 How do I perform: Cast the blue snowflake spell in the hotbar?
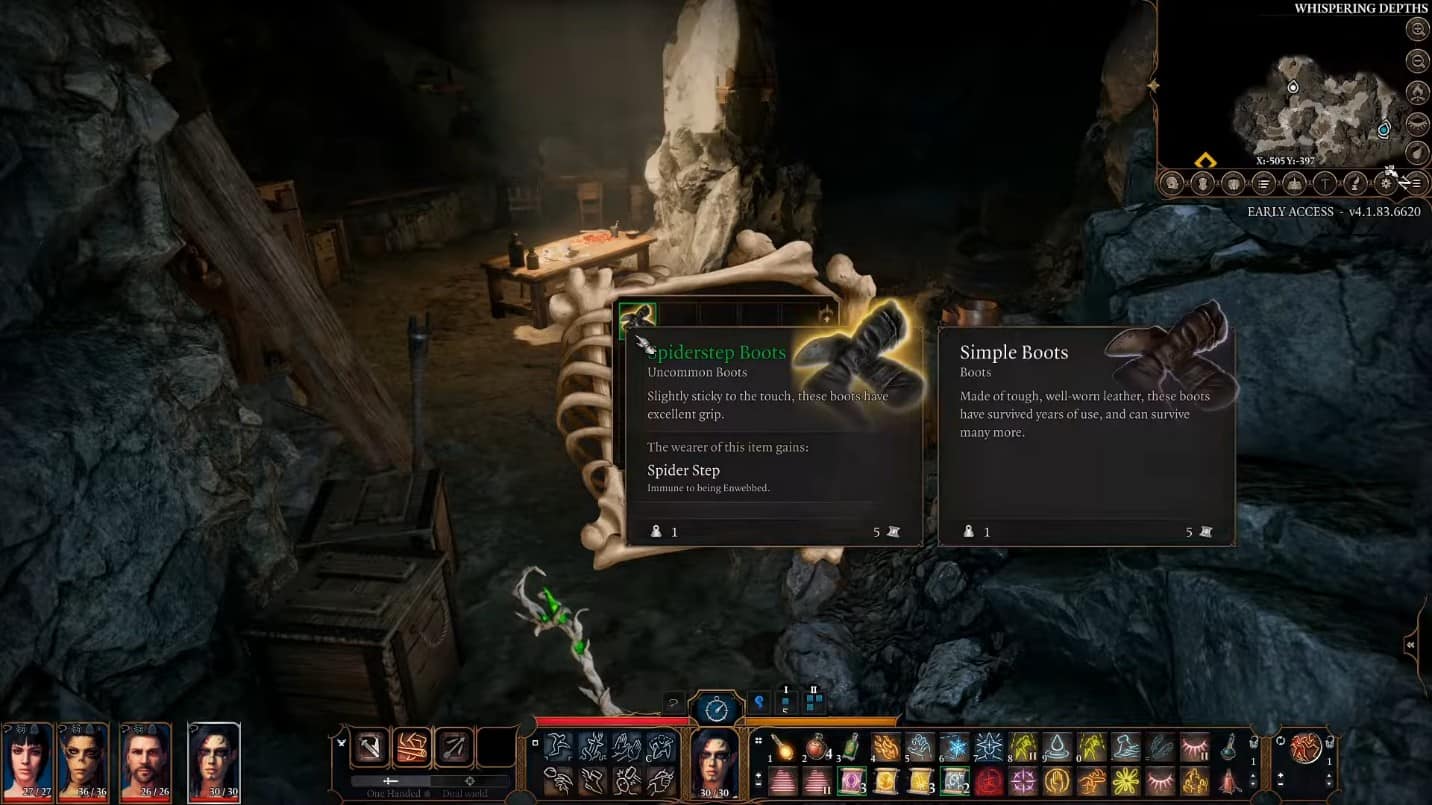click(x=954, y=747)
